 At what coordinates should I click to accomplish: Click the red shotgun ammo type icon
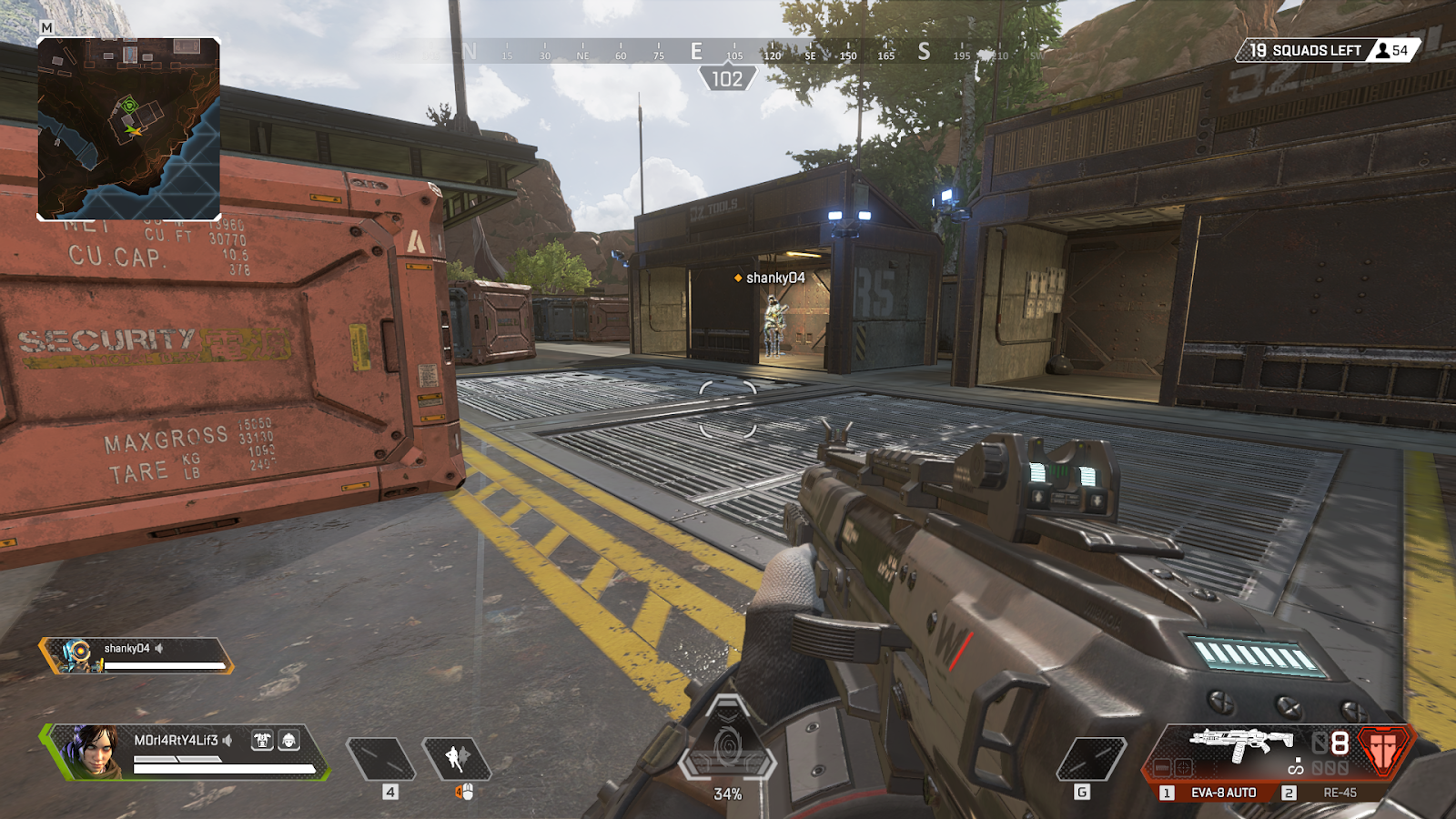click(1383, 750)
